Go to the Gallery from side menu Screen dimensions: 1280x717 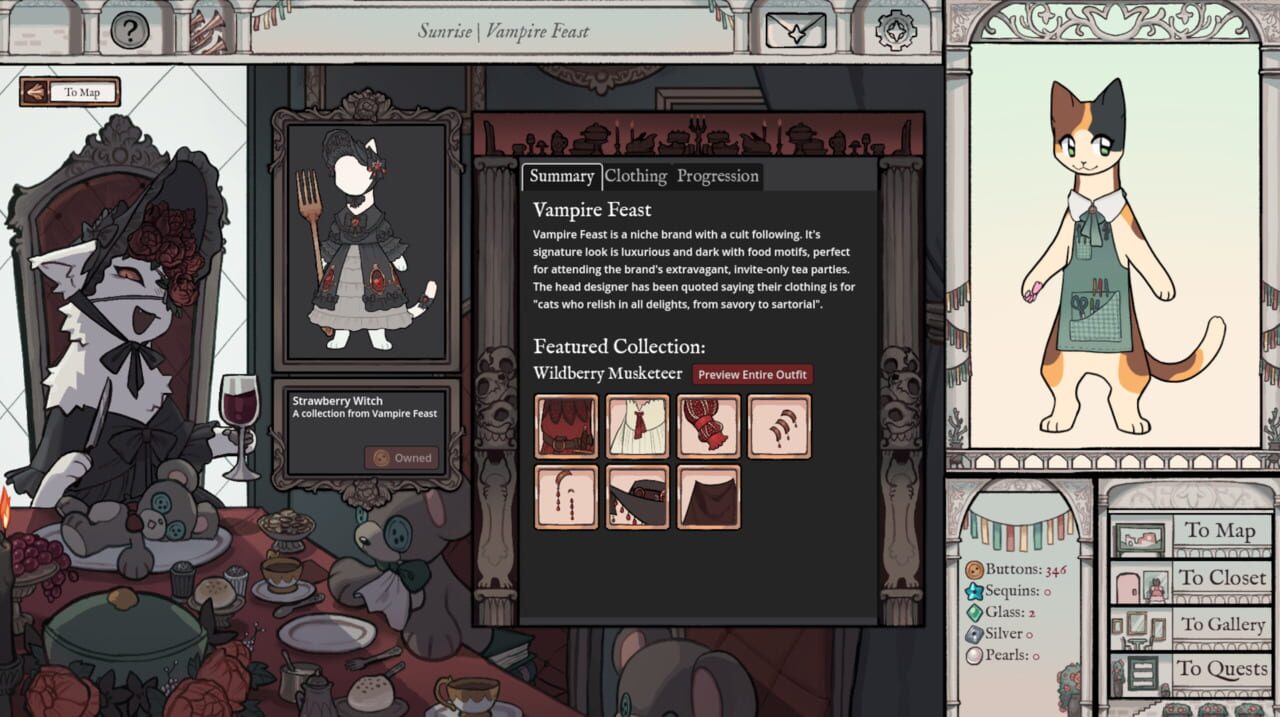coord(1191,625)
